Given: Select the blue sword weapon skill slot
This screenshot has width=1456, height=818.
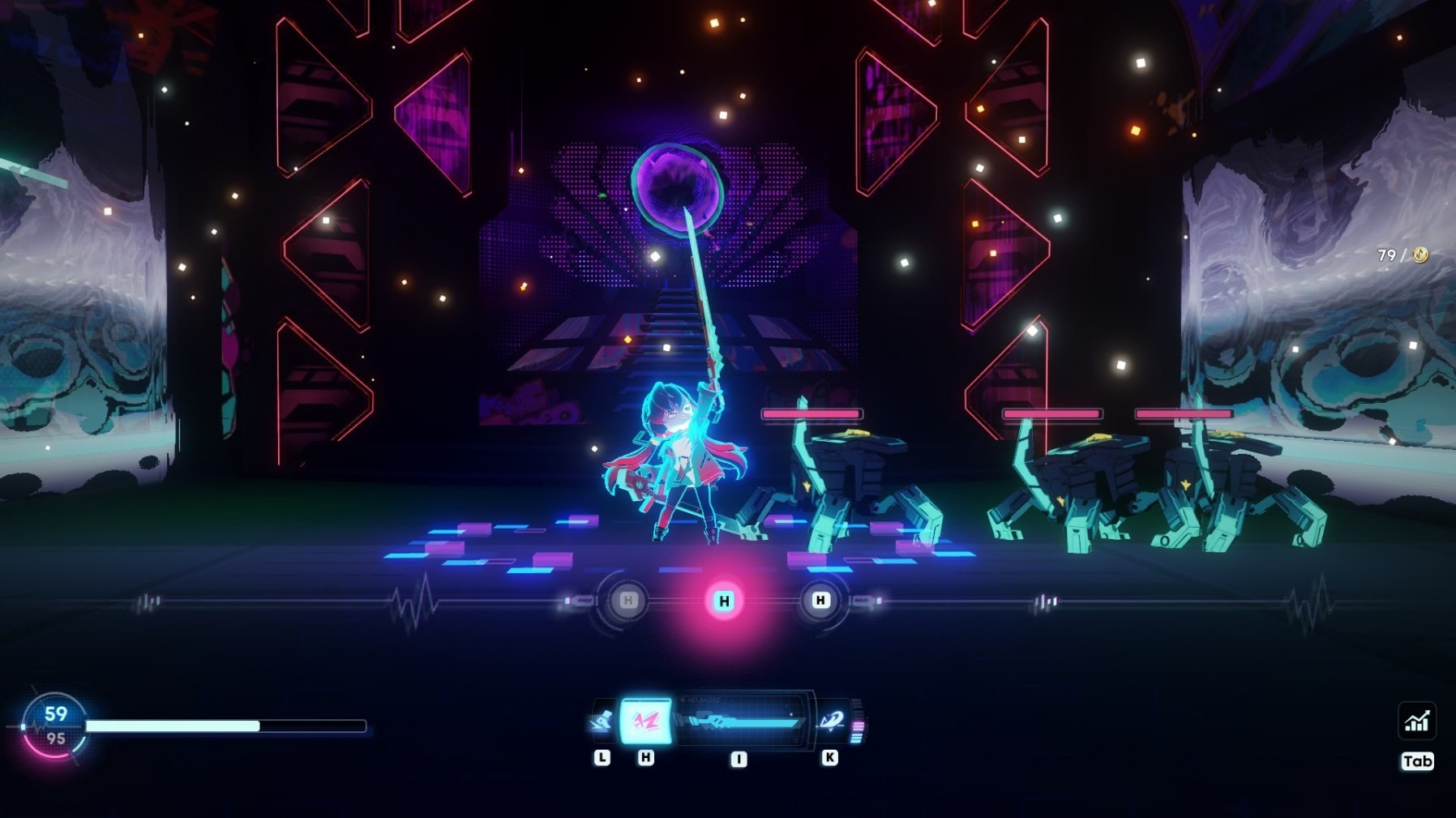Looking at the screenshot, I should click(x=741, y=721).
